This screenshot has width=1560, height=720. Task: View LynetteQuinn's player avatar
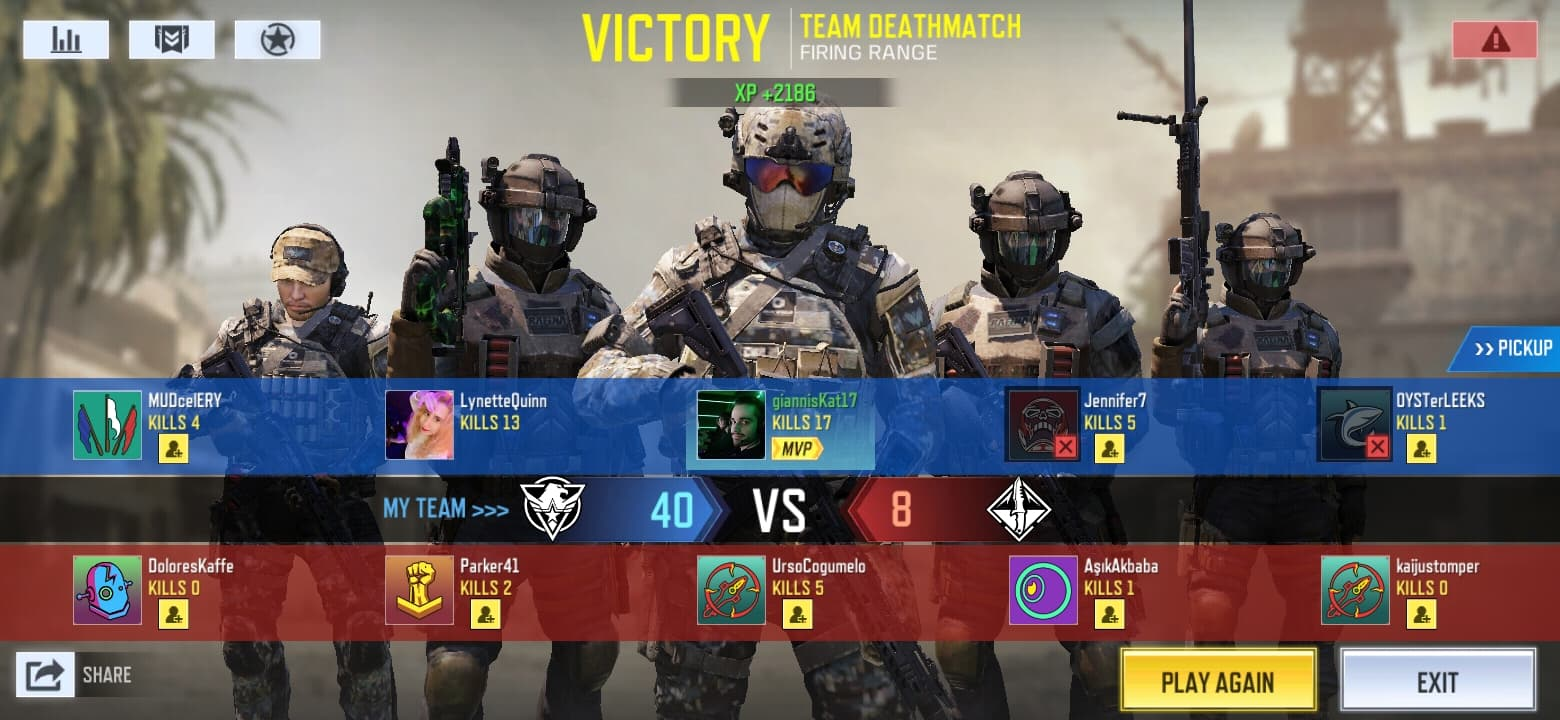click(419, 425)
